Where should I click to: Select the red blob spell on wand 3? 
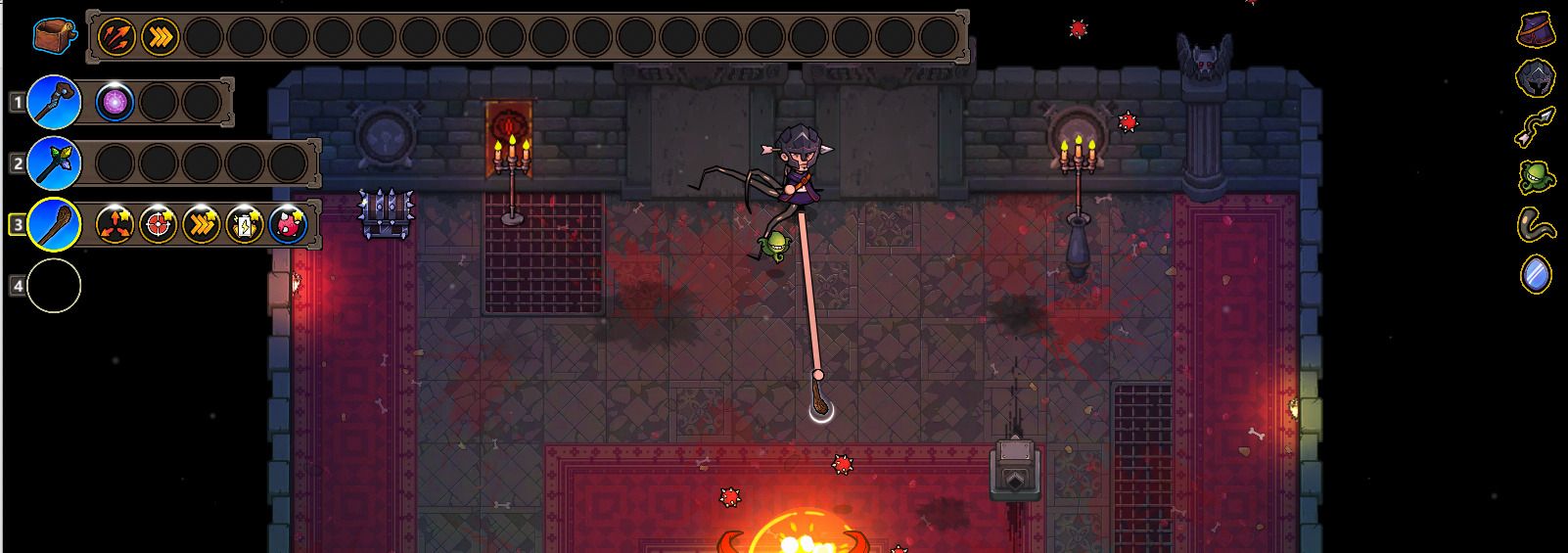[288, 225]
